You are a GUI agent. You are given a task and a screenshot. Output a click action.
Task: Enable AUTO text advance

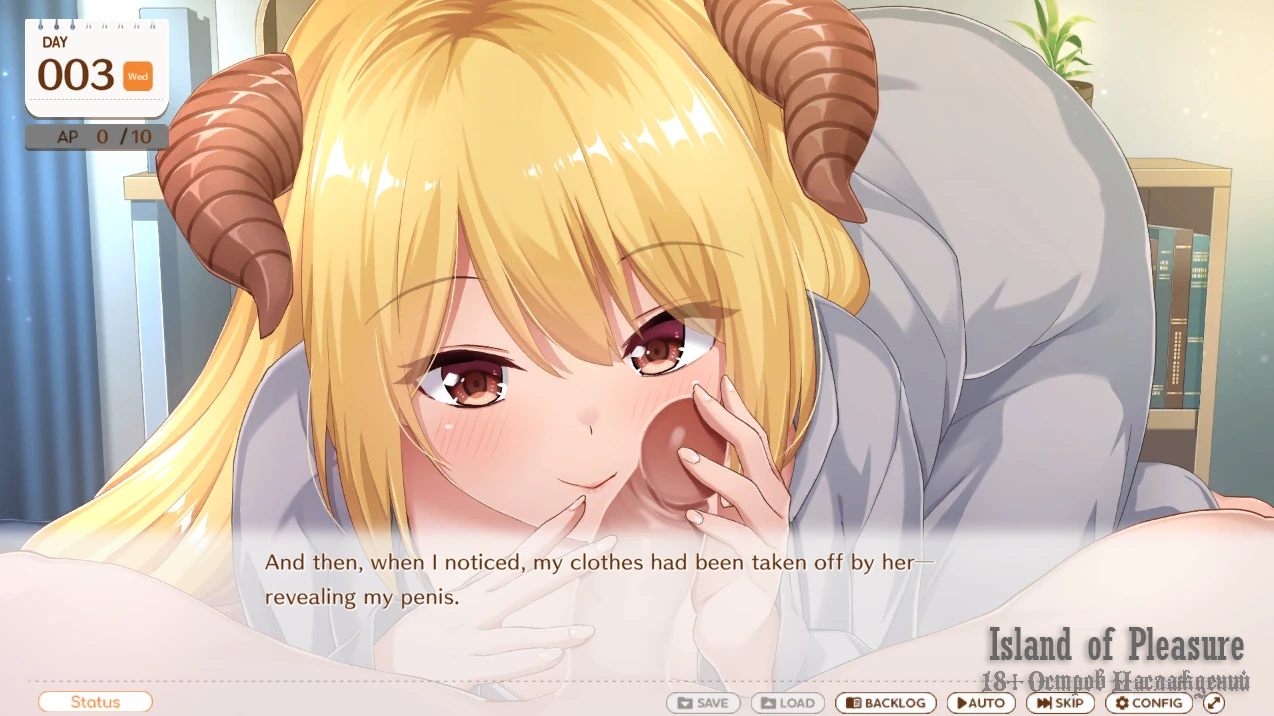pyautogui.click(x=981, y=703)
